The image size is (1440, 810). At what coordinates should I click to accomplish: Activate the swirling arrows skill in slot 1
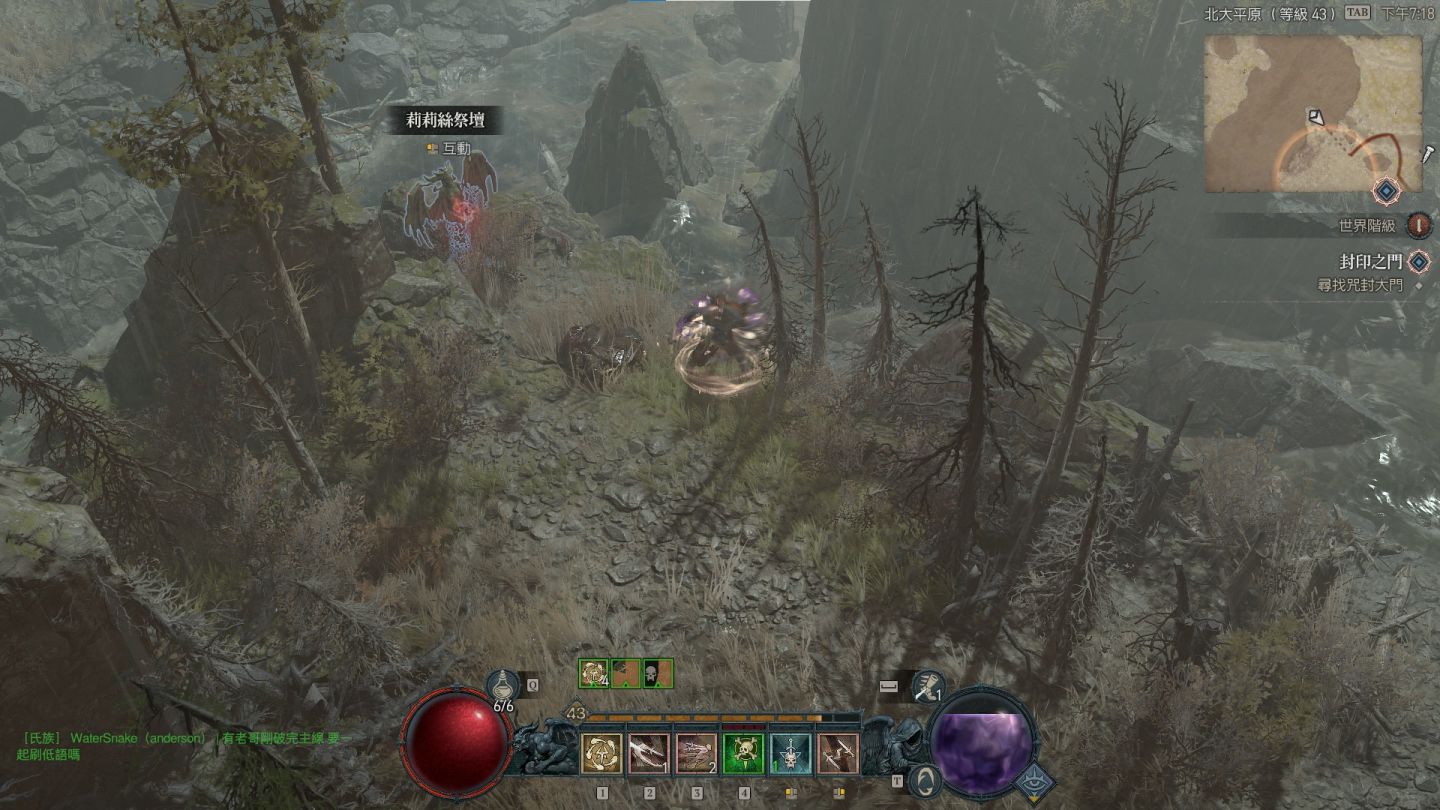tap(602, 754)
